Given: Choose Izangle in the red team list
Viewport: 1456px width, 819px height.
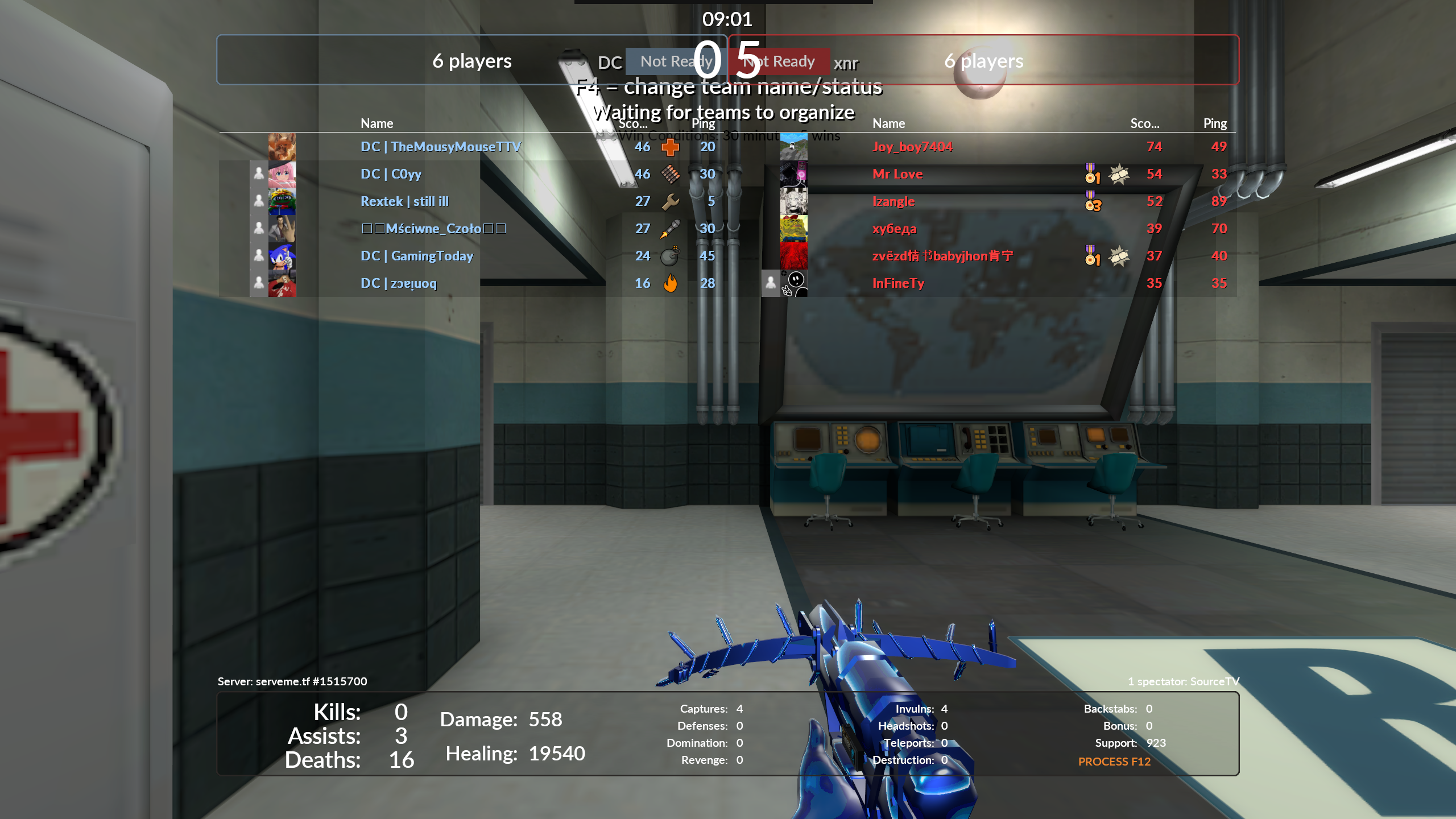Looking at the screenshot, I should pyautogui.click(x=893, y=201).
